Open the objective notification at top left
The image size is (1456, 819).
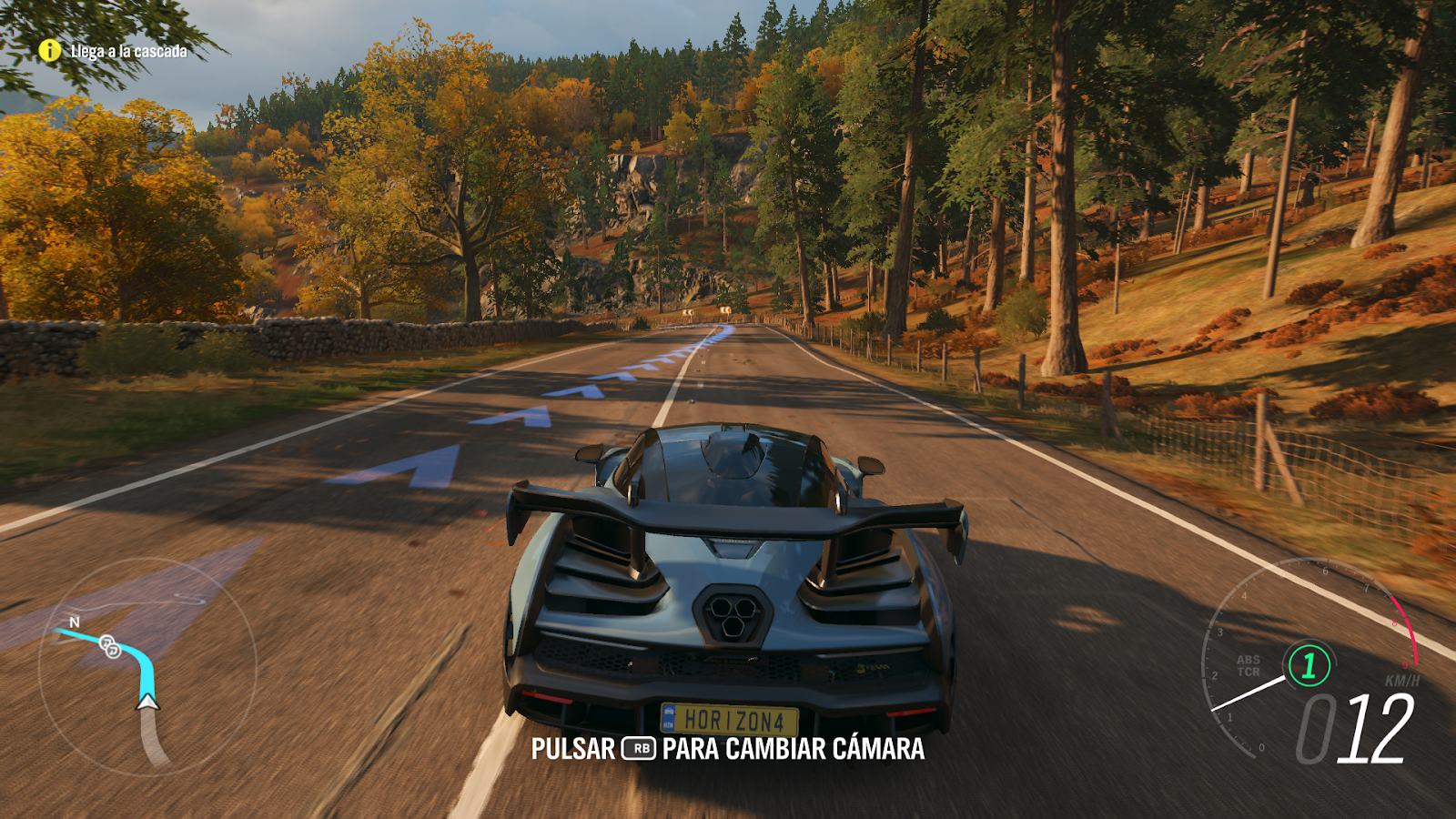pyautogui.click(x=109, y=52)
